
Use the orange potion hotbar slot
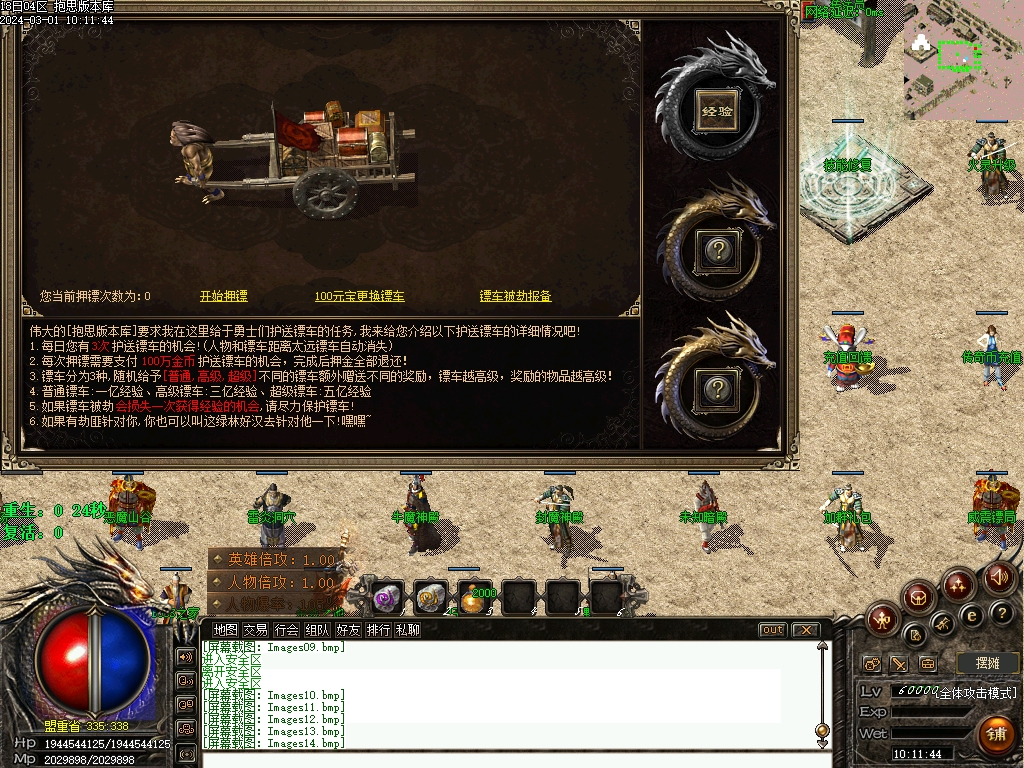(475, 597)
